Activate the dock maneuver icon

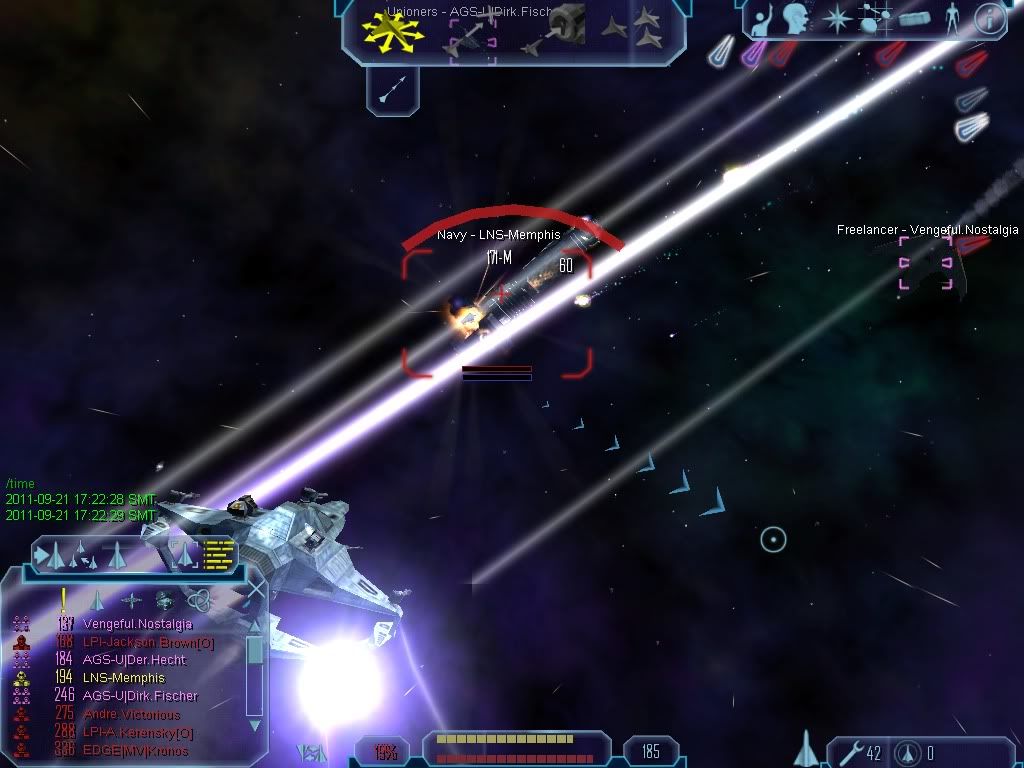point(562,28)
